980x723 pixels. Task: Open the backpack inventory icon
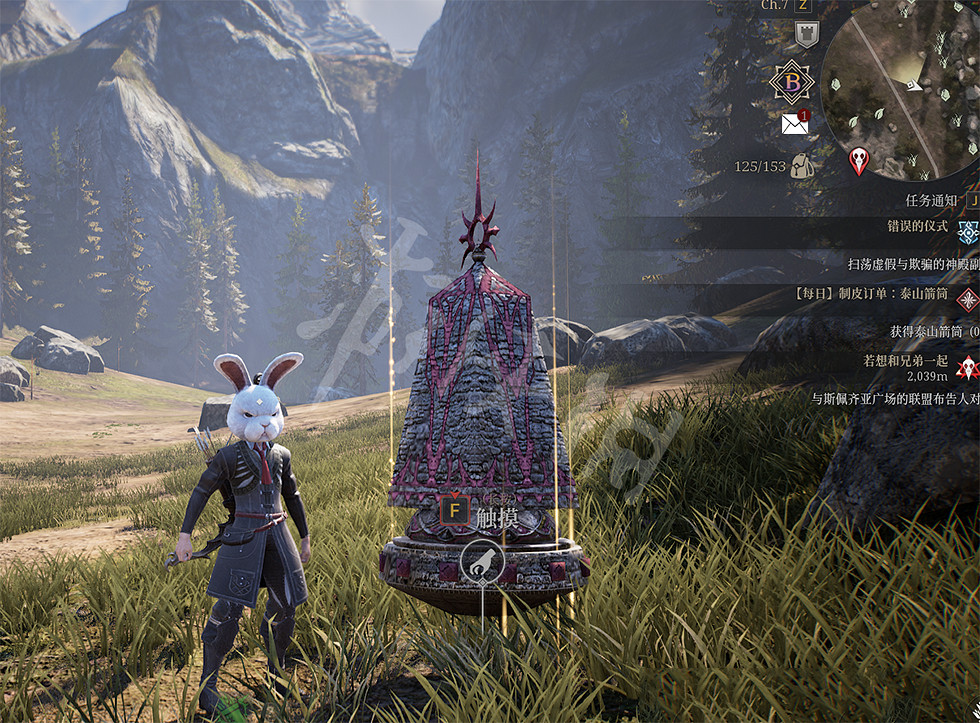pos(802,167)
